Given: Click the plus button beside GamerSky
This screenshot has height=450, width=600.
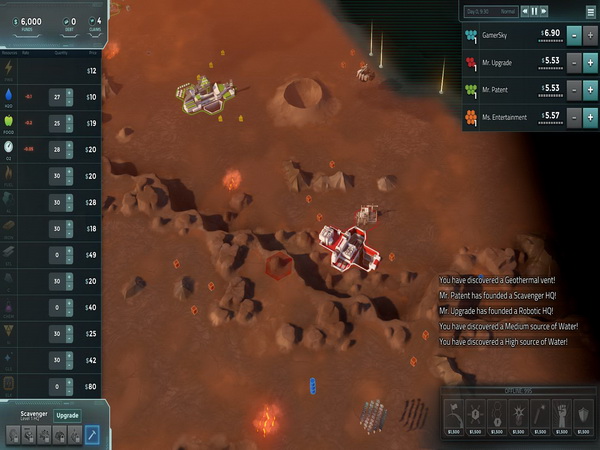Looking at the screenshot, I should [x=589, y=35].
